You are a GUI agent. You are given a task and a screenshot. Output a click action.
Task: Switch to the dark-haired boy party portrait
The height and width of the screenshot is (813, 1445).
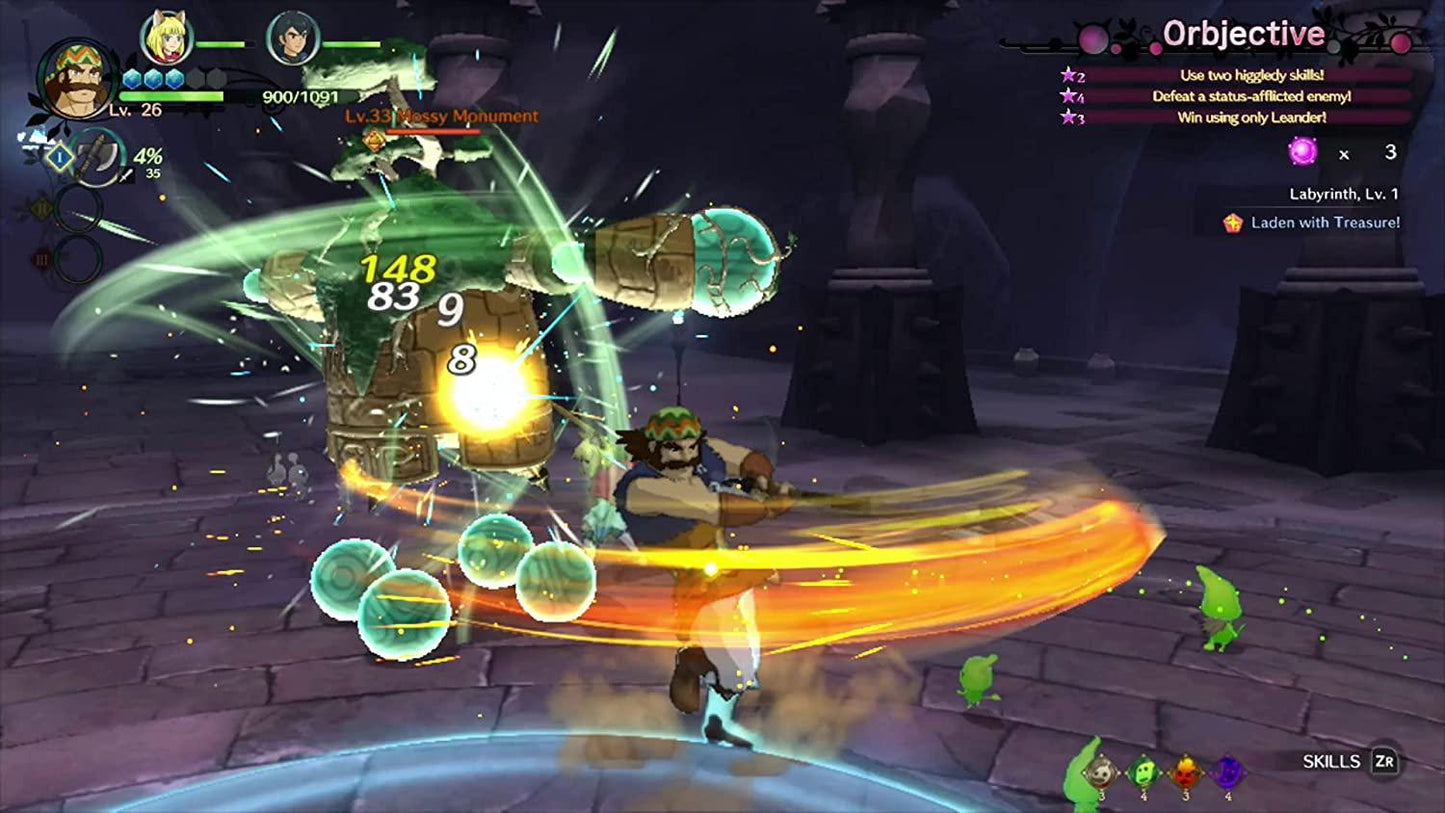[x=293, y=38]
